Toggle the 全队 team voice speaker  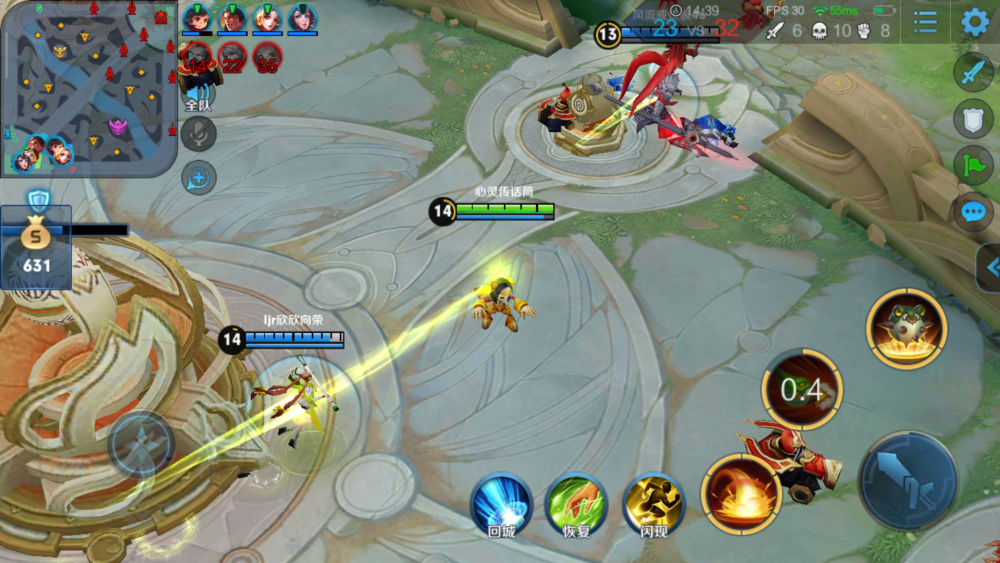pyautogui.click(x=198, y=93)
